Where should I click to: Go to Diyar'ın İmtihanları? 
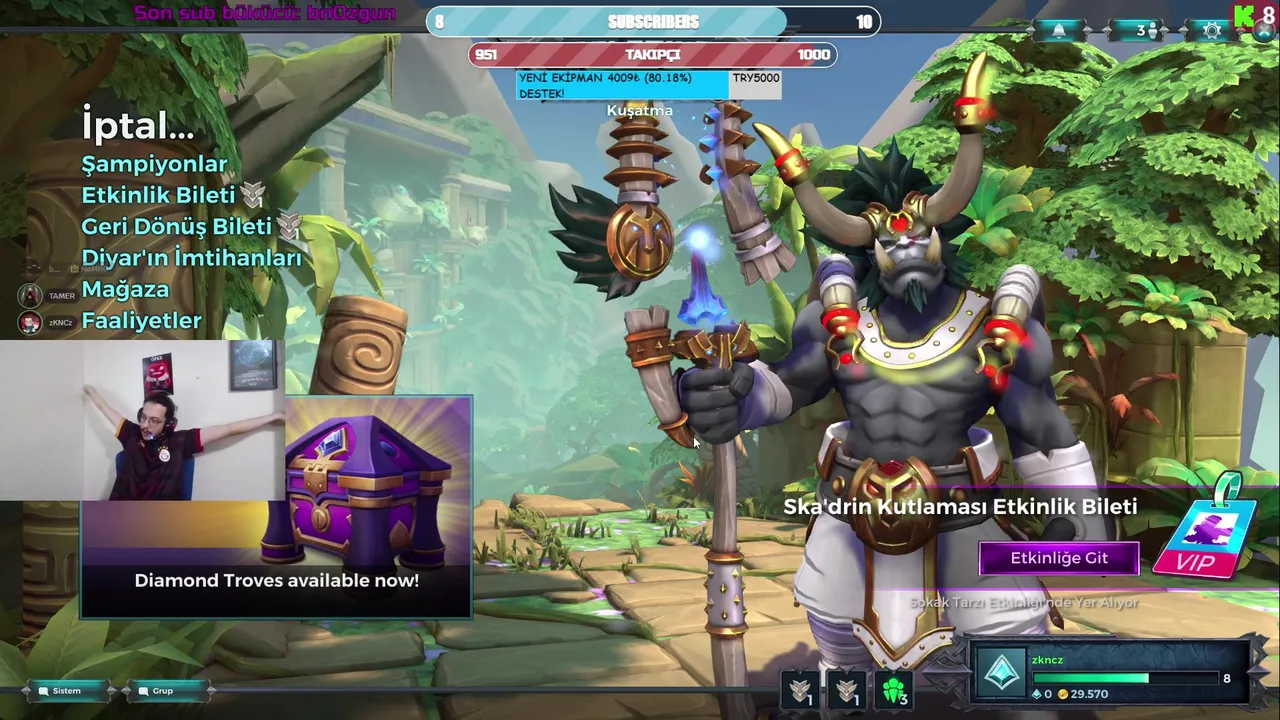pyautogui.click(x=191, y=258)
